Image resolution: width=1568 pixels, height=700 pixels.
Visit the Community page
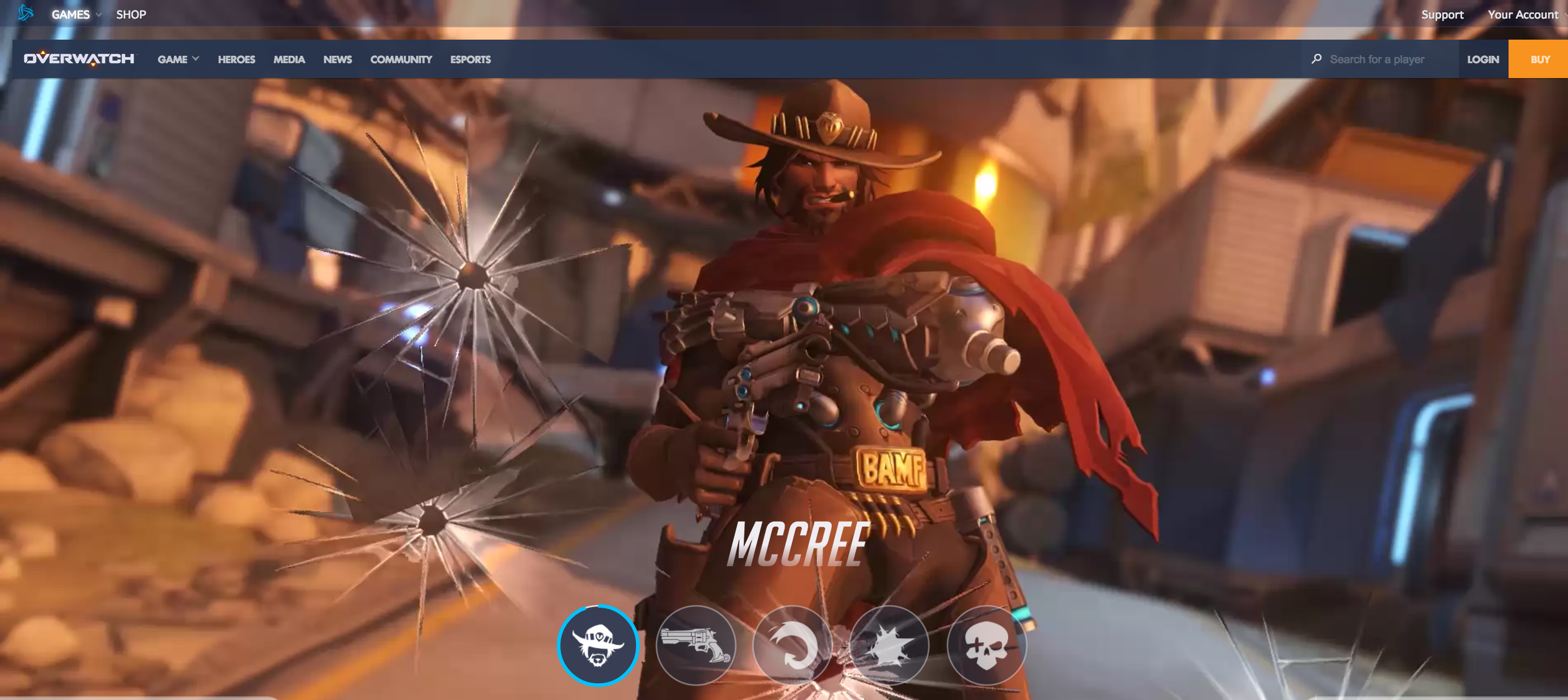coord(401,59)
